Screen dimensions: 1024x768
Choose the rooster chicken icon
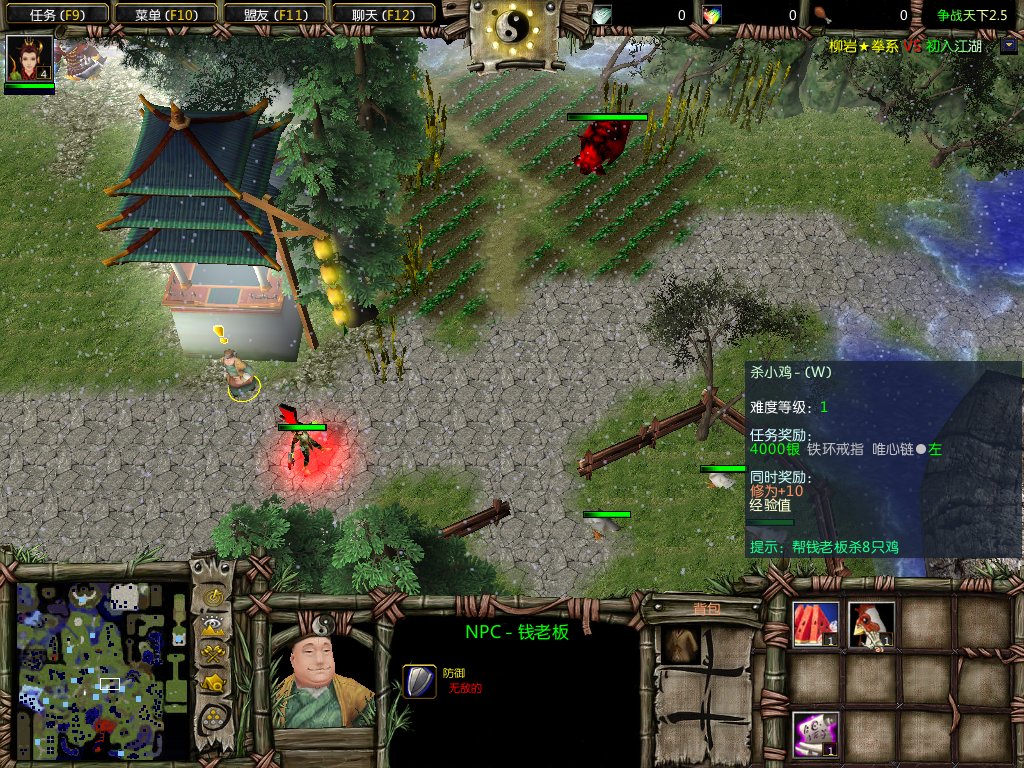(x=871, y=624)
